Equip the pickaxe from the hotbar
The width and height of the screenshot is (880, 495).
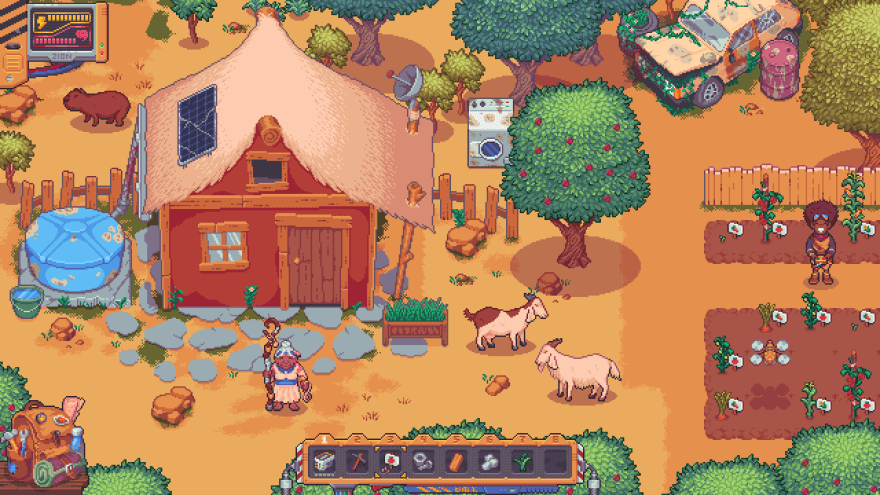[x=357, y=462]
